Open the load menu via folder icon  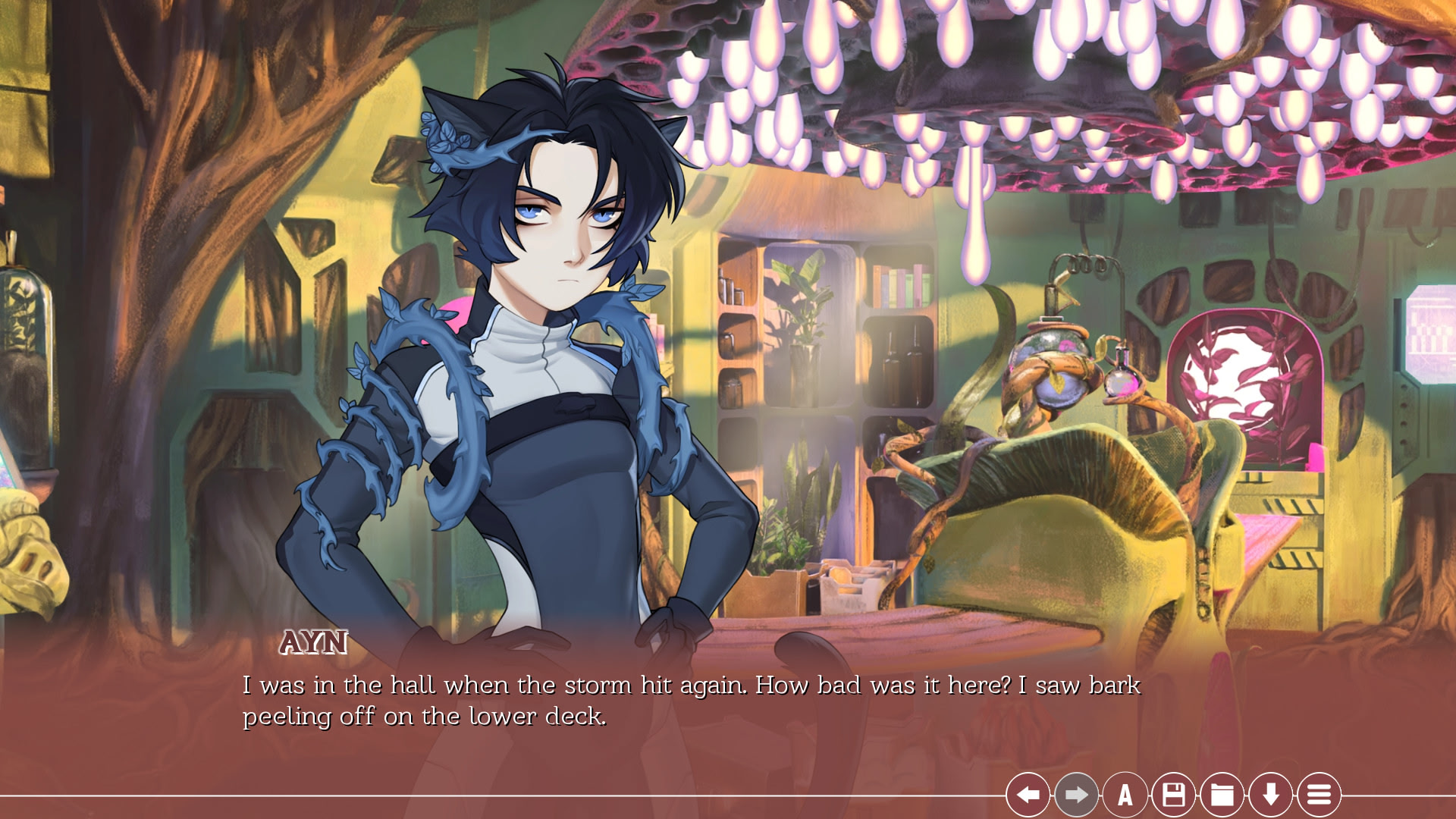click(x=1222, y=795)
